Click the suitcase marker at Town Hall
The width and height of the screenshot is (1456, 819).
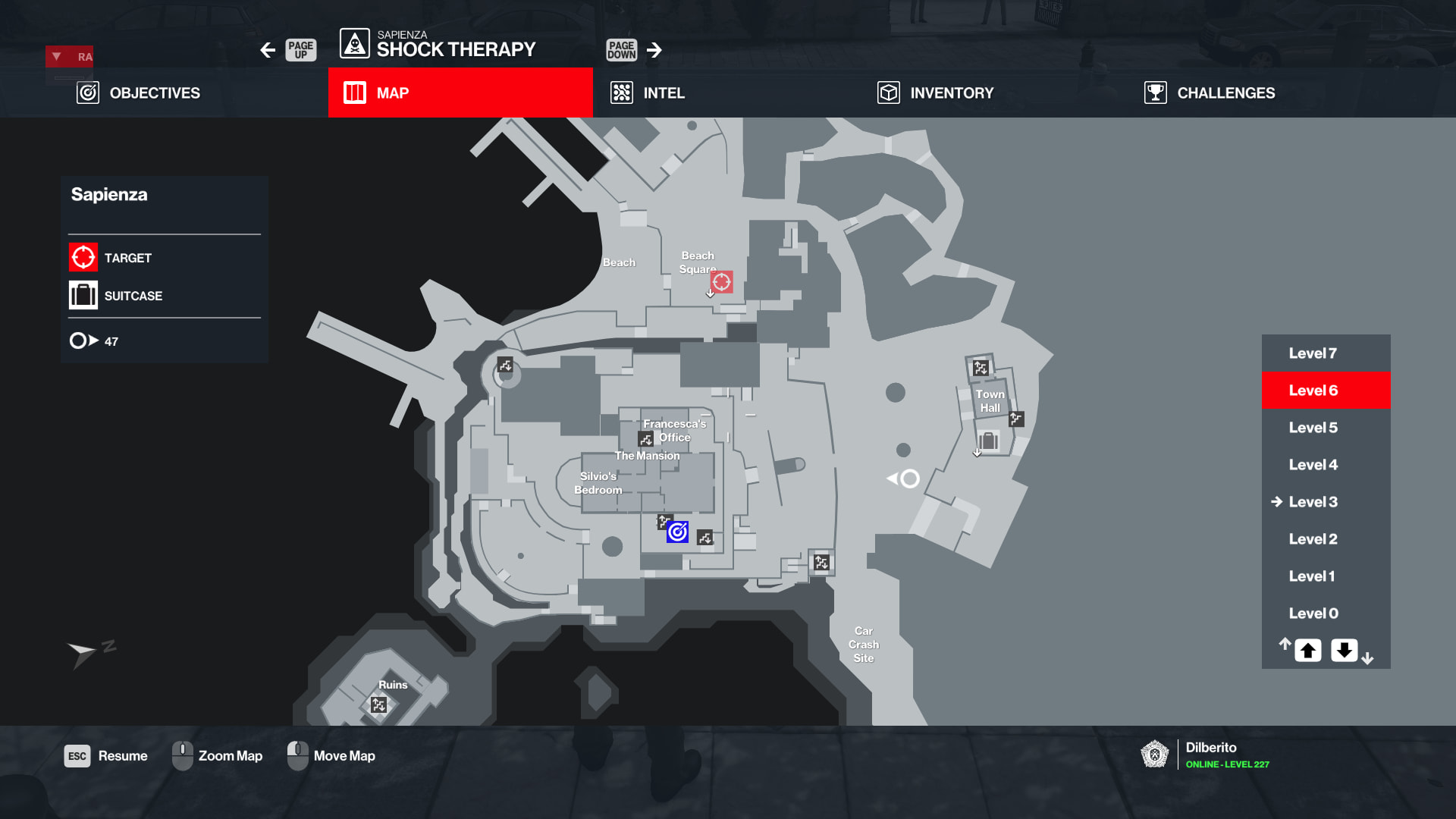pos(987,441)
